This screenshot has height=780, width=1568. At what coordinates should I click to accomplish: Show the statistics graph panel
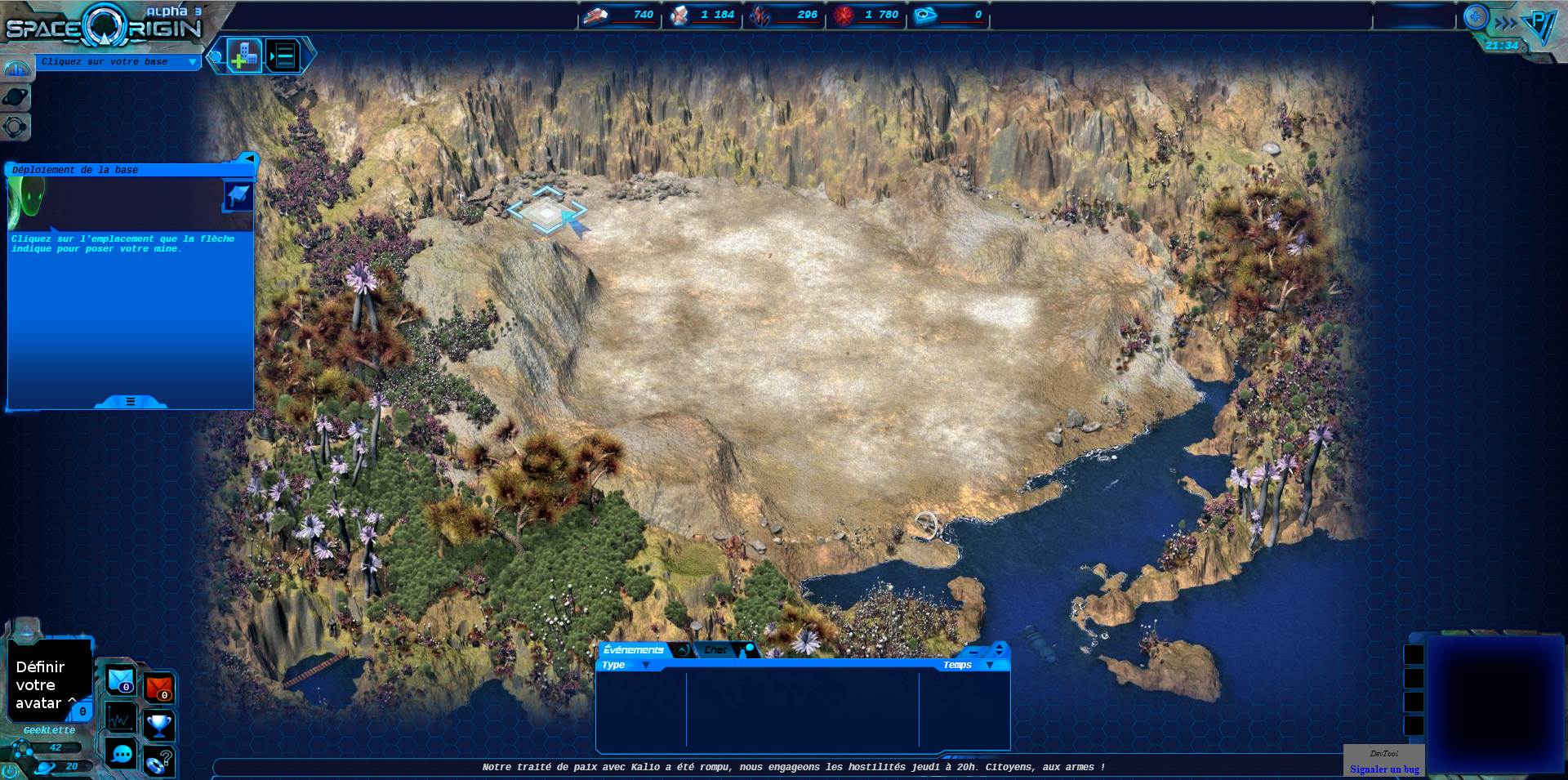[x=121, y=719]
